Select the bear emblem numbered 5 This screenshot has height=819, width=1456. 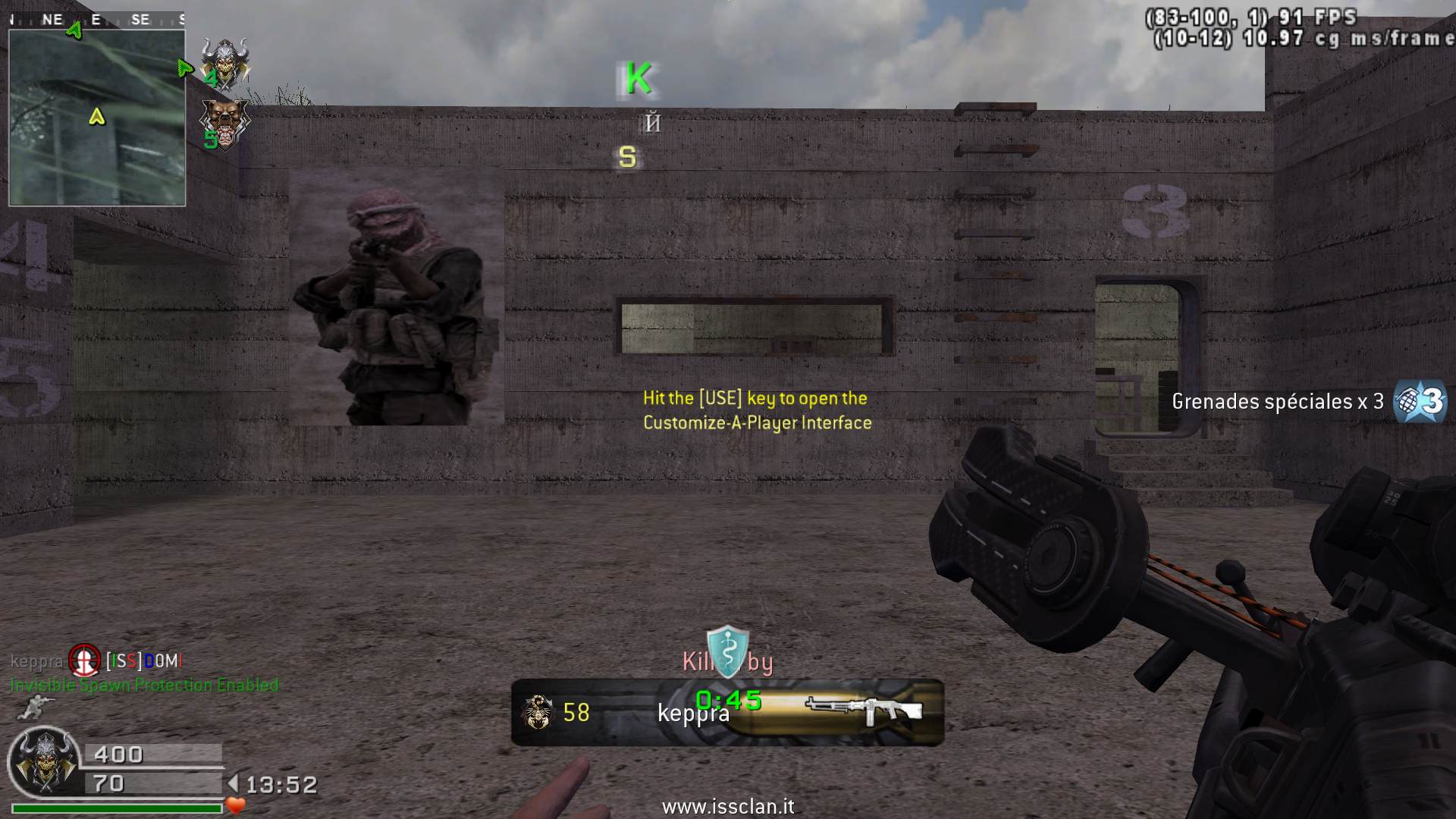[224, 123]
